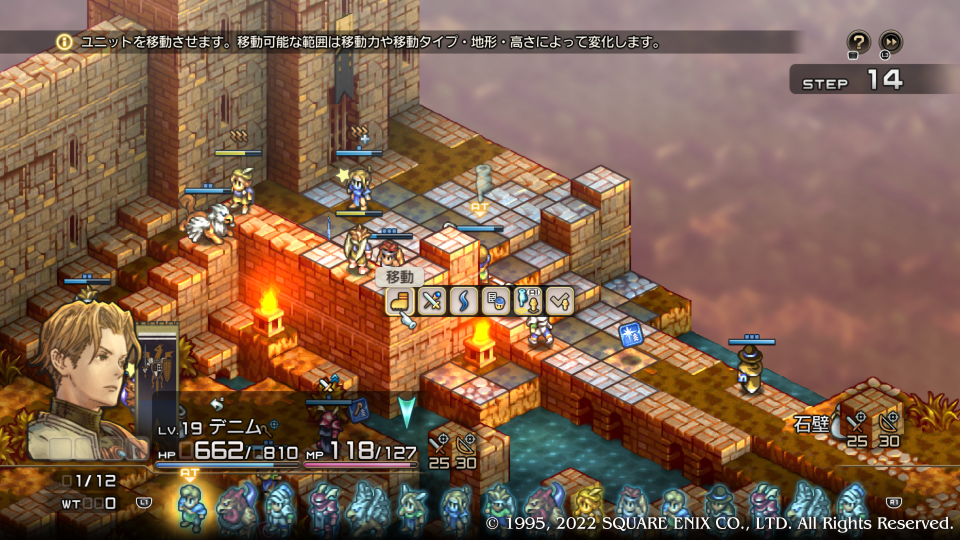Activate the fast-forward button
The height and width of the screenshot is (540, 960).
tap(890, 42)
